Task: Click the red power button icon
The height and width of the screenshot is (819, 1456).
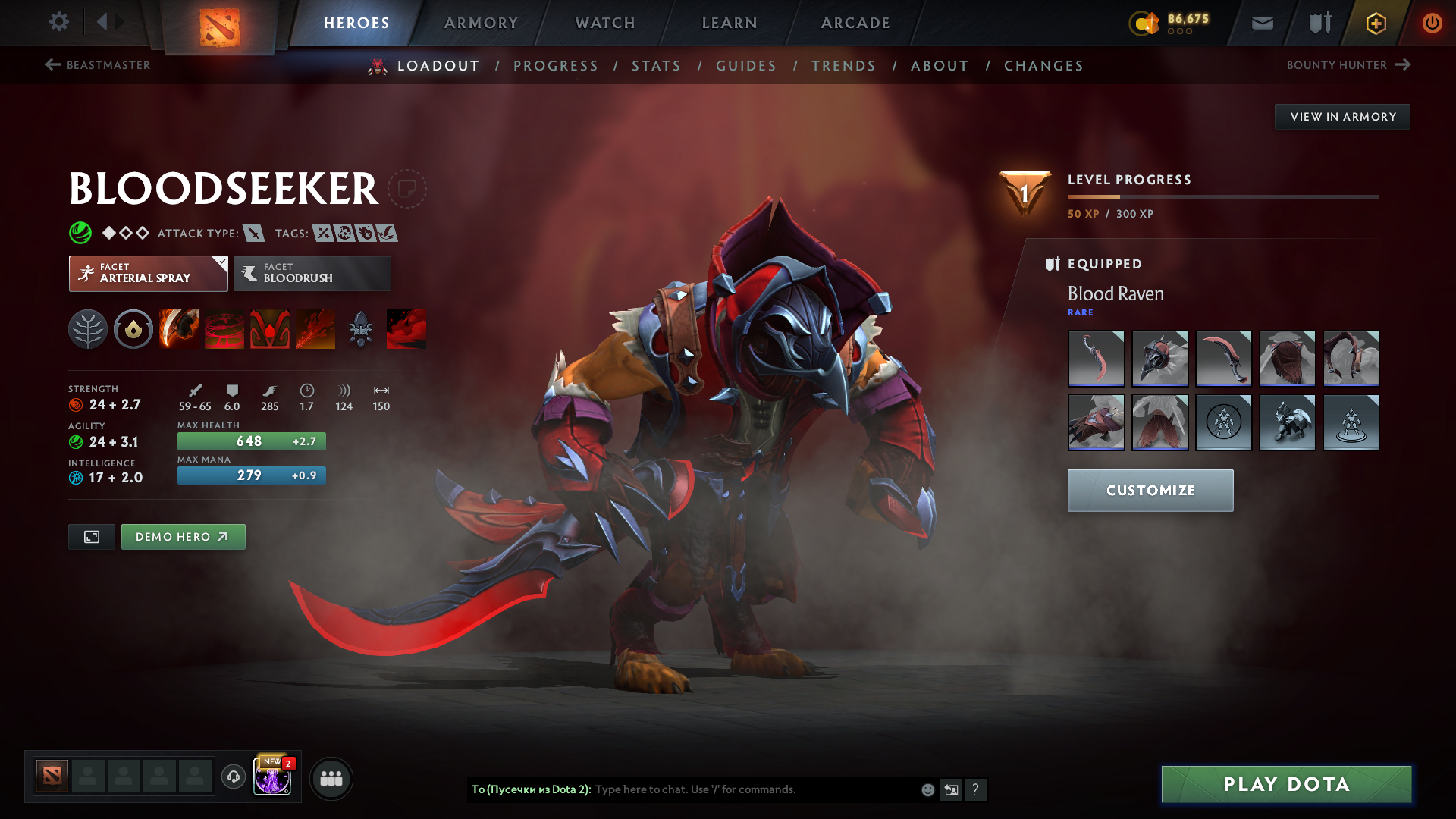Action: [x=1432, y=23]
